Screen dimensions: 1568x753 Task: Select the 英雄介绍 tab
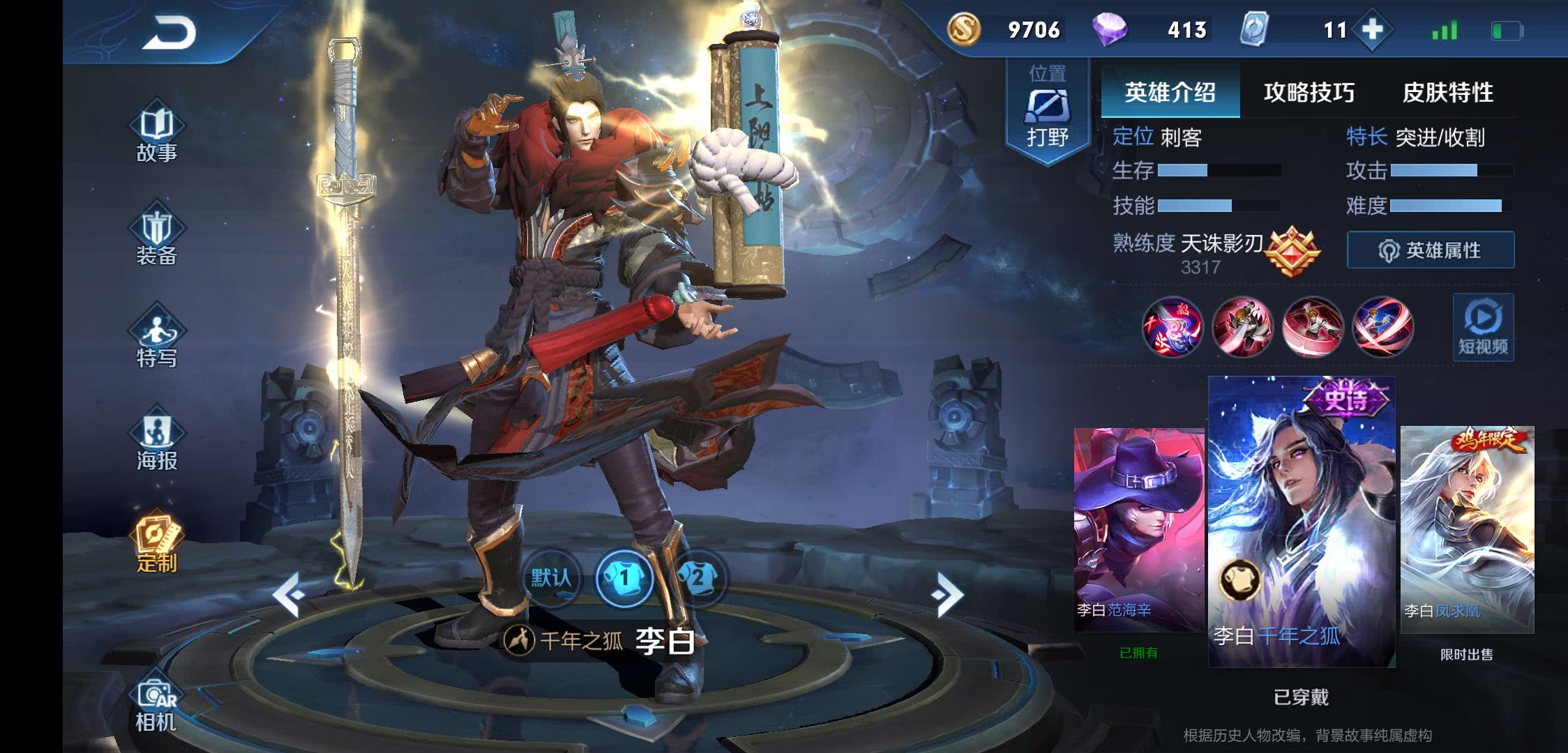pyautogui.click(x=1170, y=93)
